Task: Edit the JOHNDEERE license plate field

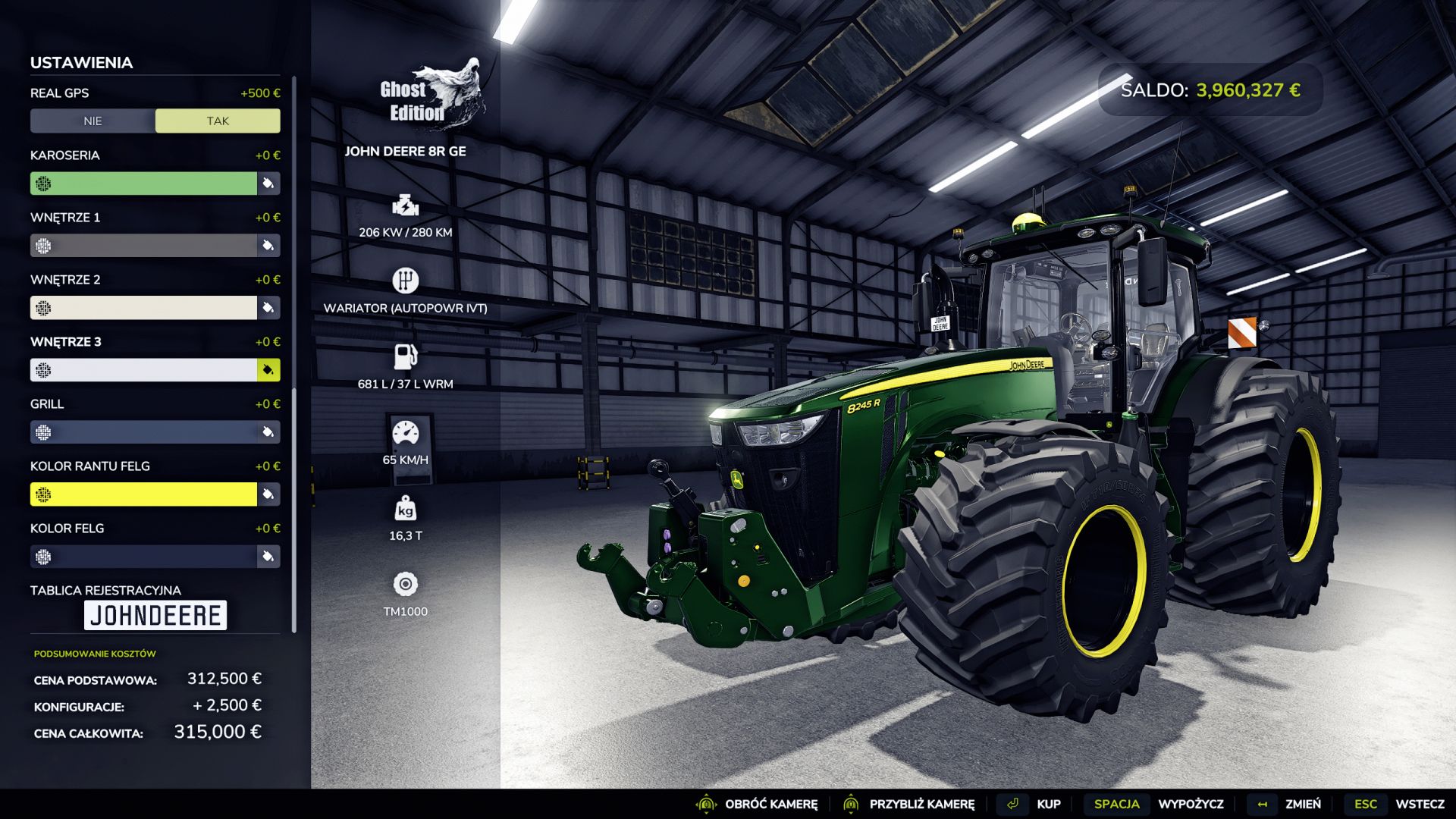Action: coord(155,615)
